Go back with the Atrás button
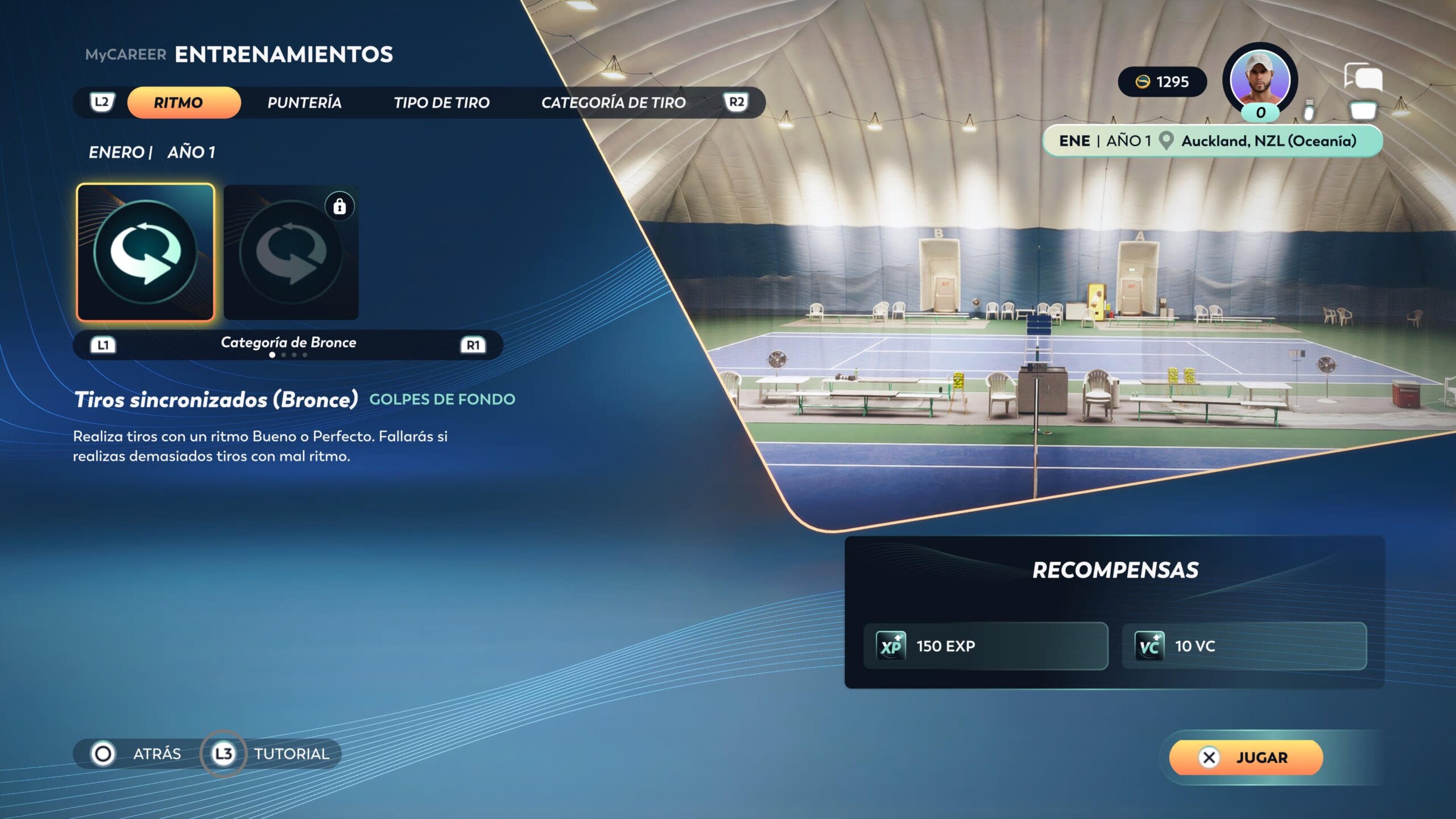The image size is (1456, 819). [x=136, y=754]
